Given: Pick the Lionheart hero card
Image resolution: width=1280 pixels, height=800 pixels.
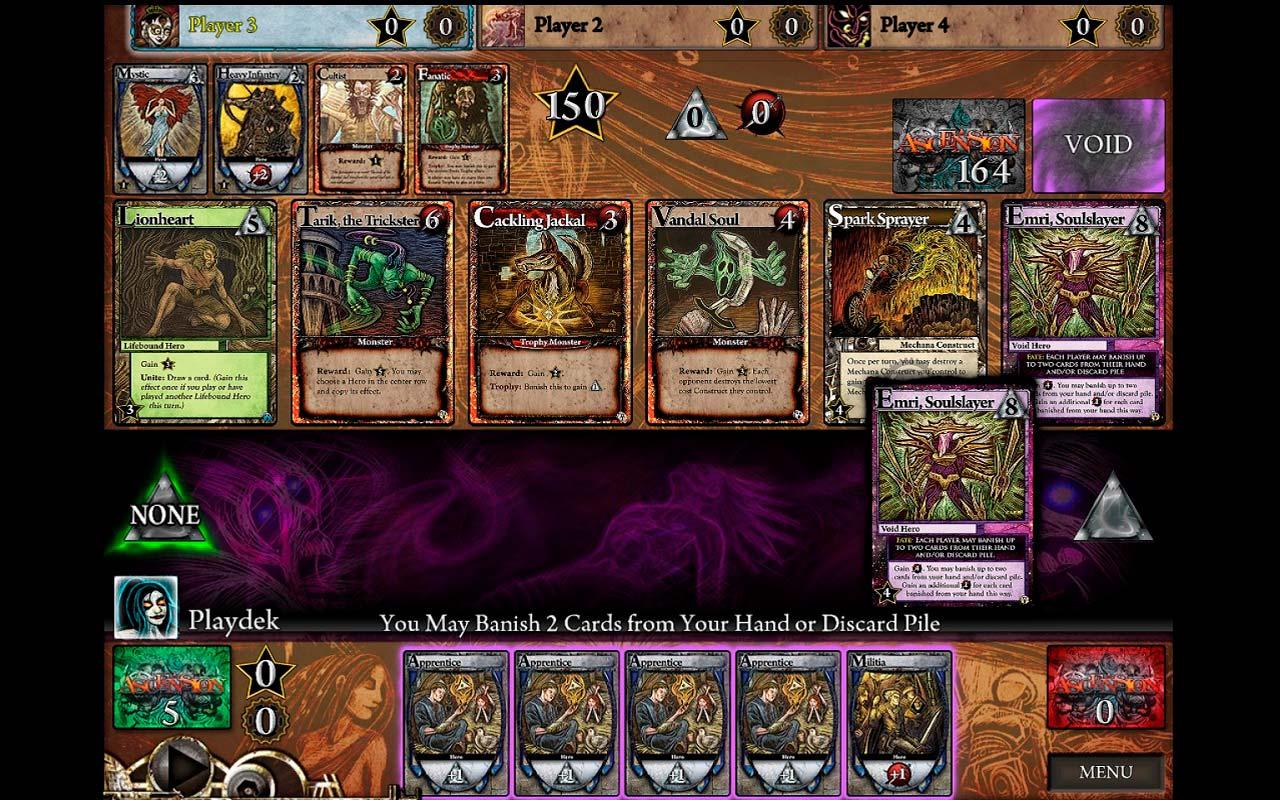Looking at the screenshot, I should 194,312.
